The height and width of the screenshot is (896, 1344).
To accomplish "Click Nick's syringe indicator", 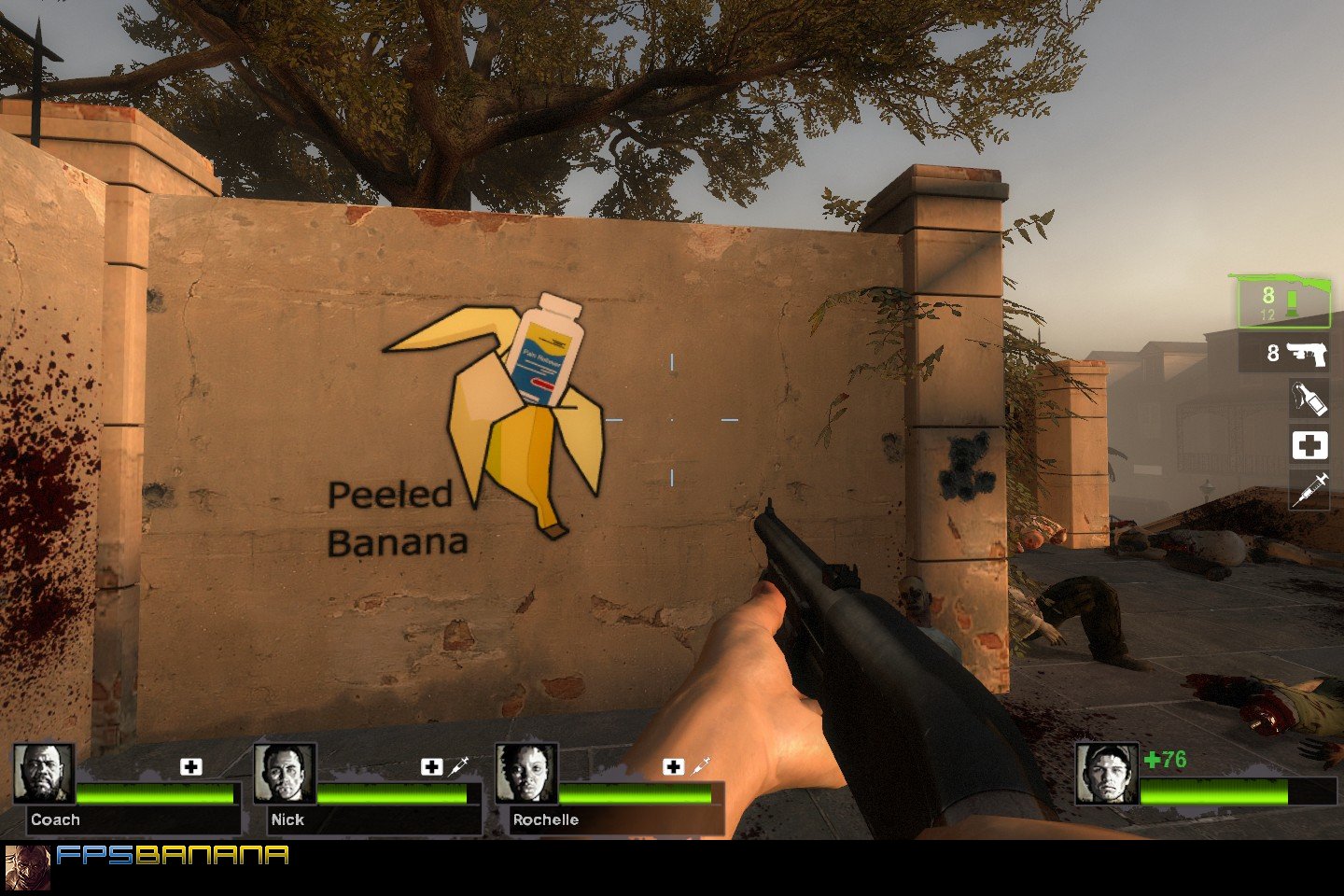I will point(456,766).
